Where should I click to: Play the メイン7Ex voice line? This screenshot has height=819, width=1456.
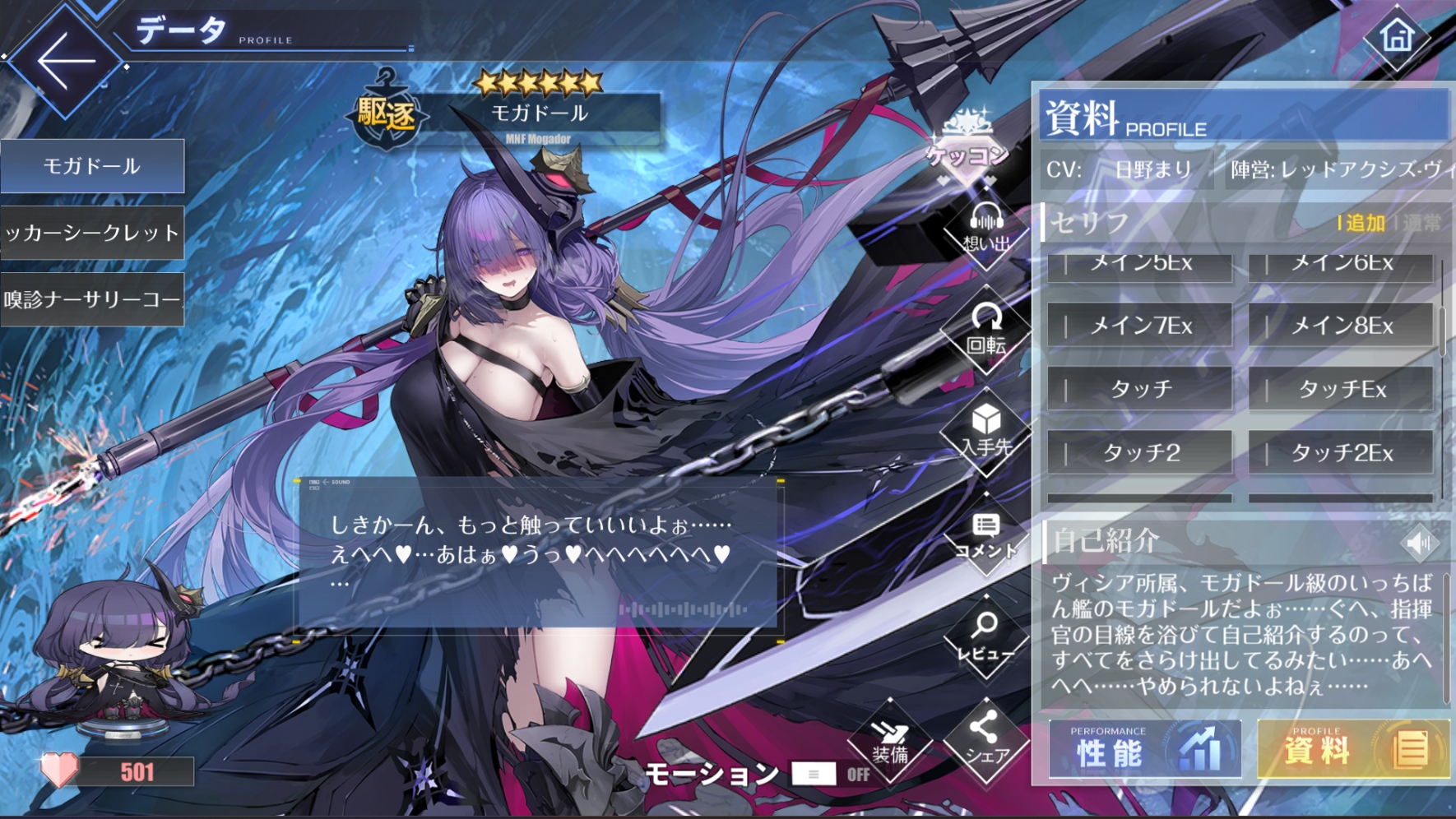point(1140,326)
